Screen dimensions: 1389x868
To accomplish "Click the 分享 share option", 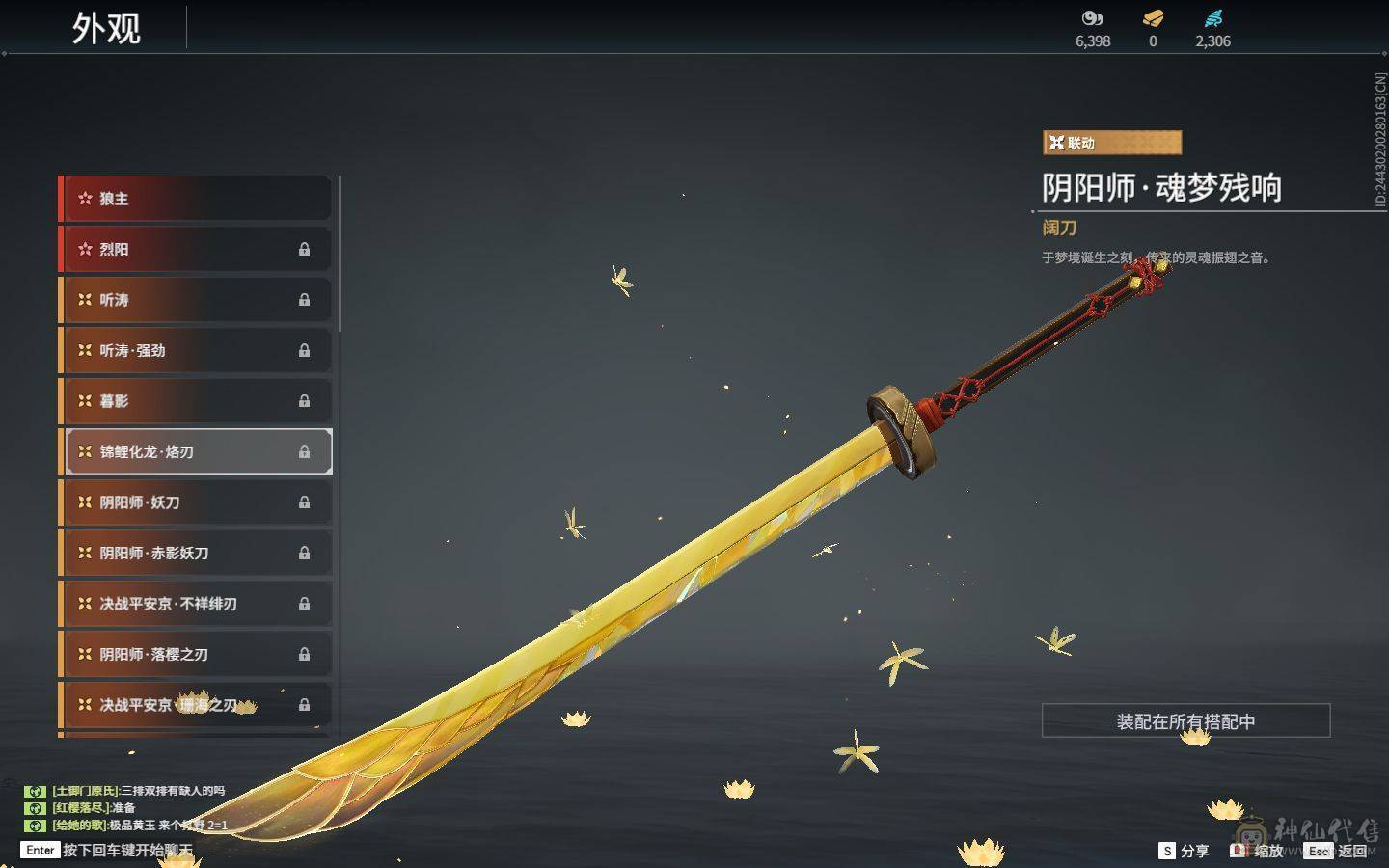I will [x=1186, y=852].
